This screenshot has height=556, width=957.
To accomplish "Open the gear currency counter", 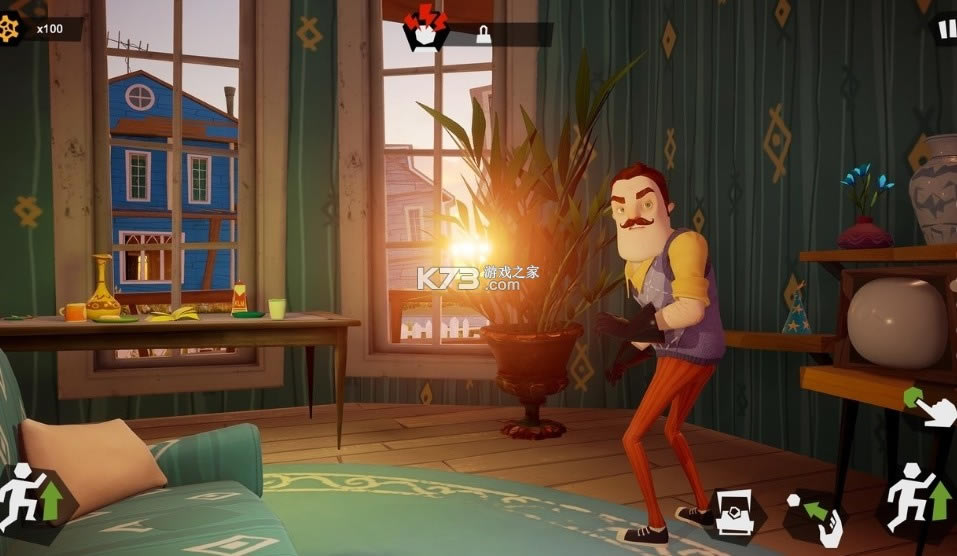I will coord(12,29).
